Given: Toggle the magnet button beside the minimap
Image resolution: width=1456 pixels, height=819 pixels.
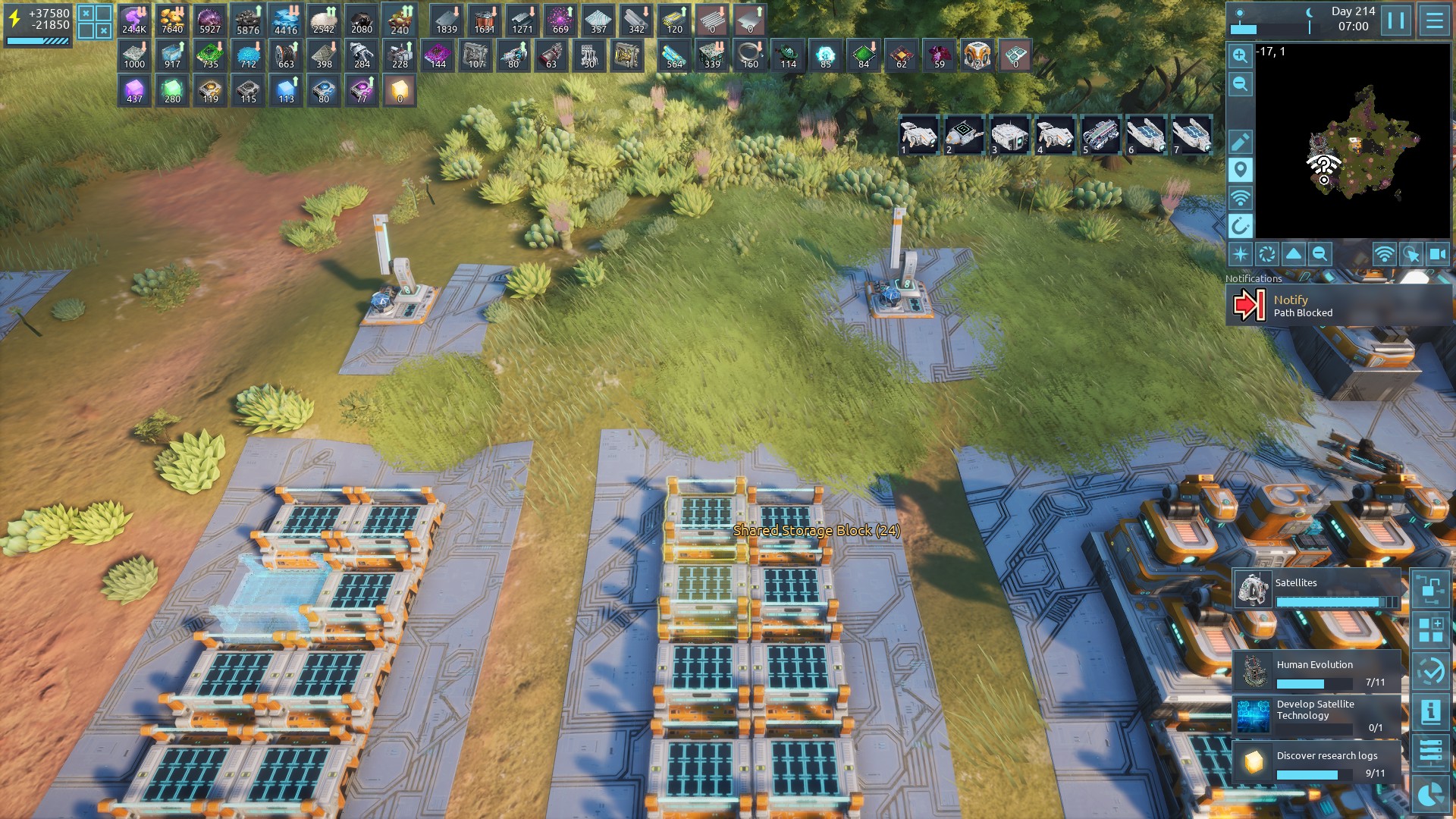Looking at the screenshot, I should point(1240,225).
